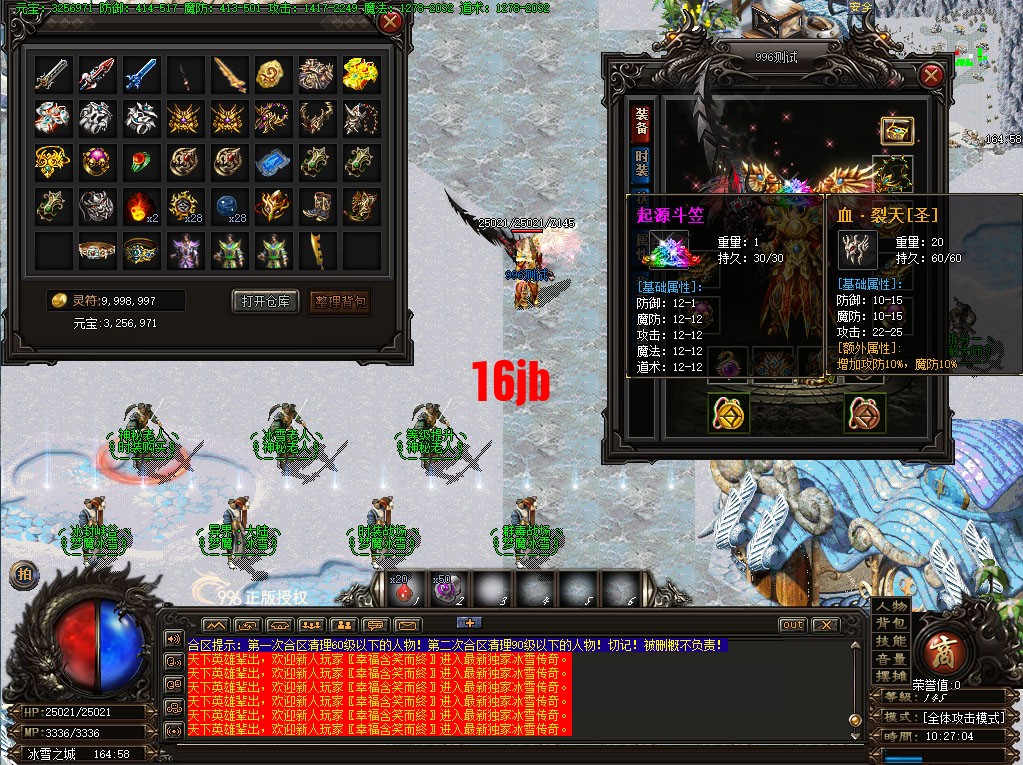
Task: Click the 整理背包 sort bag button
Action: tap(342, 301)
